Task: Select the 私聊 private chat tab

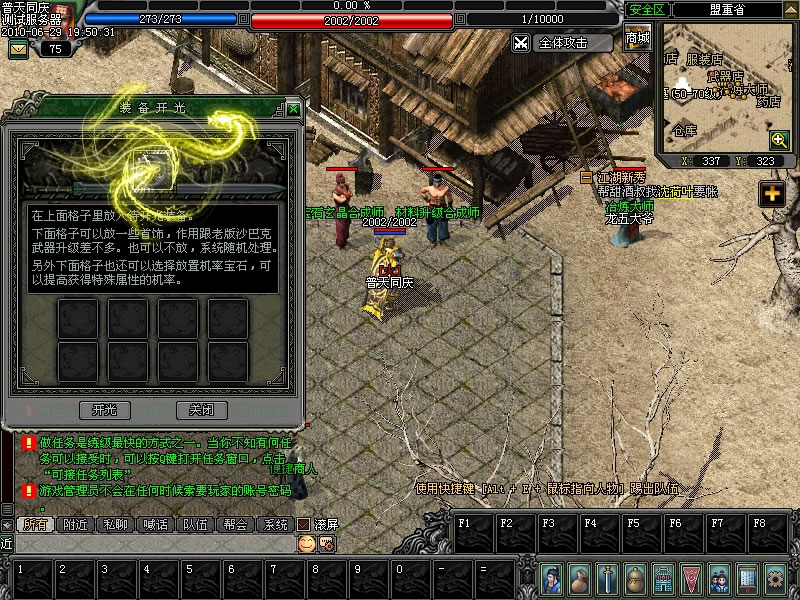Action: click(x=115, y=524)
